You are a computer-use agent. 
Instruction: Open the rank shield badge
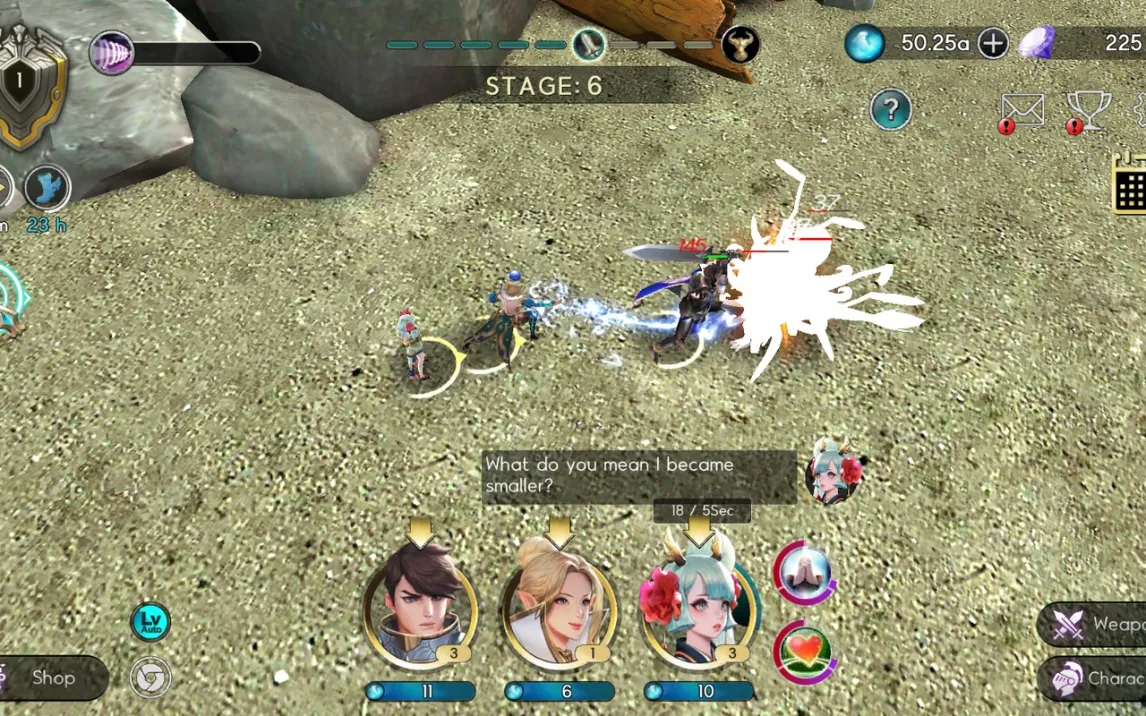[x=30, y=85]
